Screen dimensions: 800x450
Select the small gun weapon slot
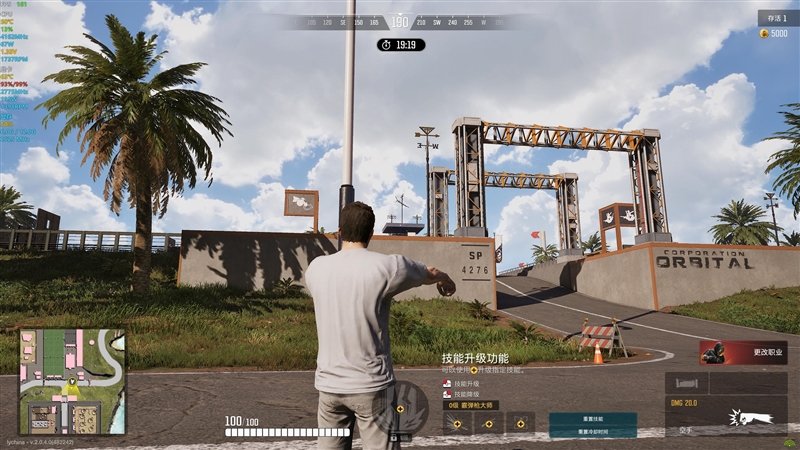tap(687, 383)
